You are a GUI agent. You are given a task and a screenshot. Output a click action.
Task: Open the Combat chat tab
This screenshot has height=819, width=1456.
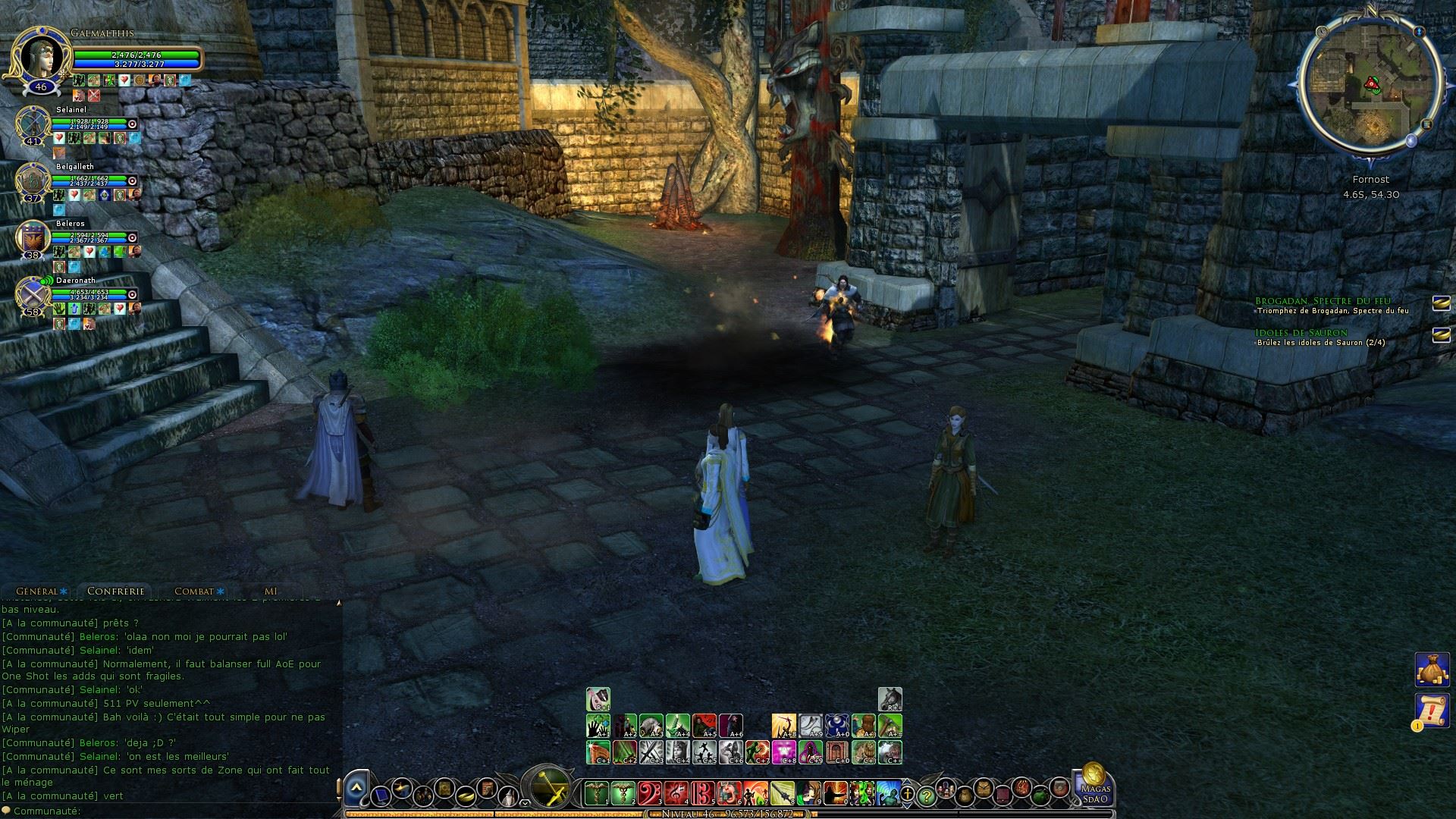point(195,591)
